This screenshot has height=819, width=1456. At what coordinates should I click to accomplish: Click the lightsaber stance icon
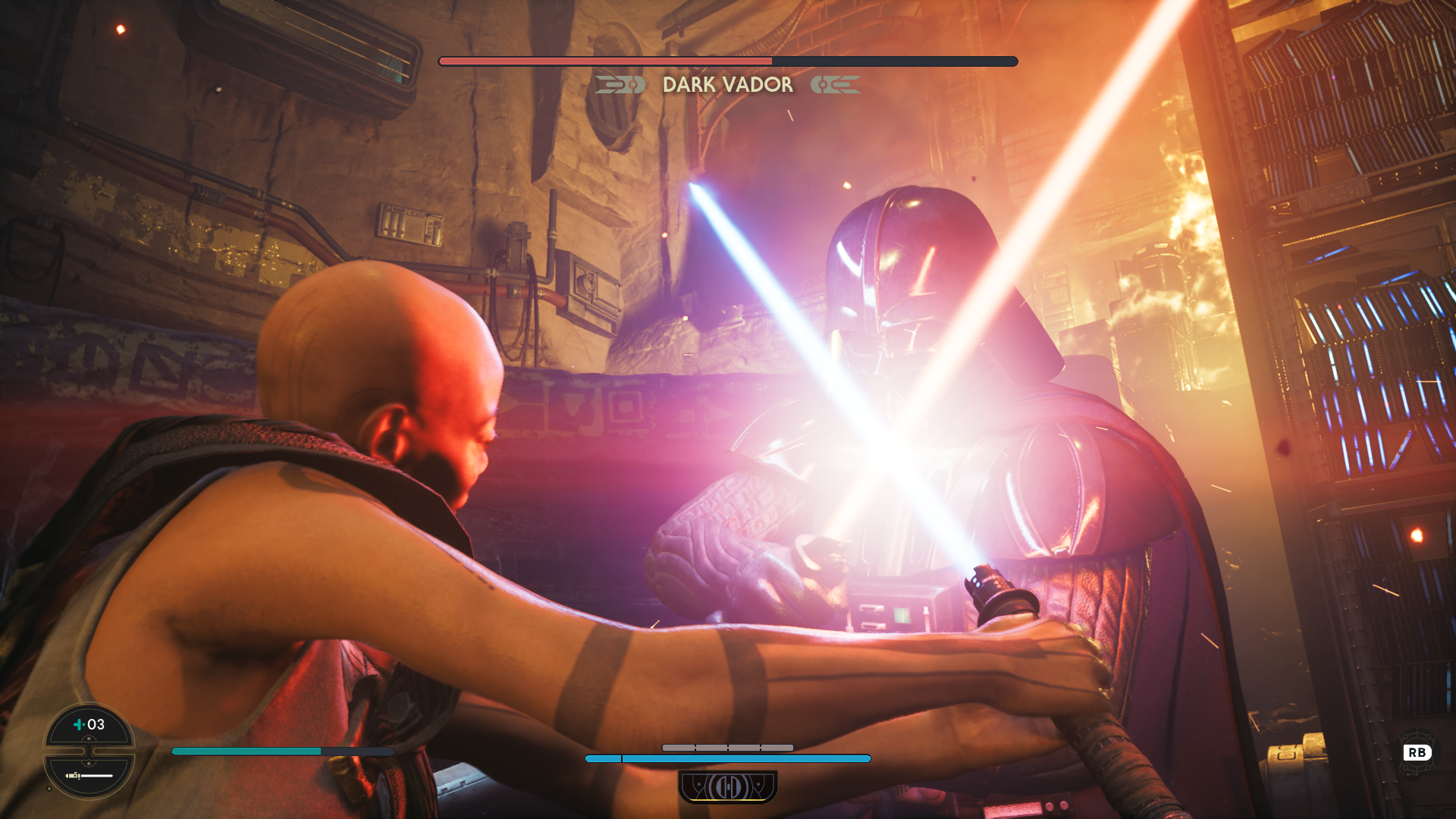(89, 775)
